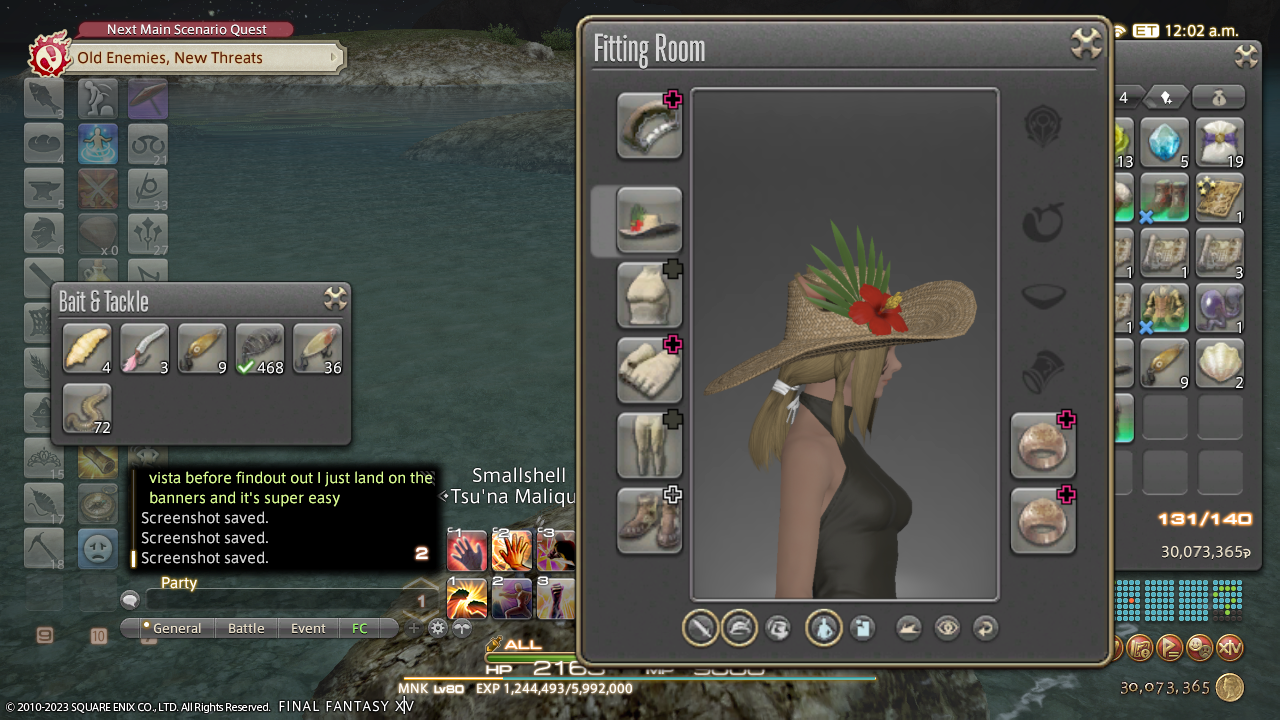Switch to the Event chat tab
1280x720 pixels.
coord(308,628)
